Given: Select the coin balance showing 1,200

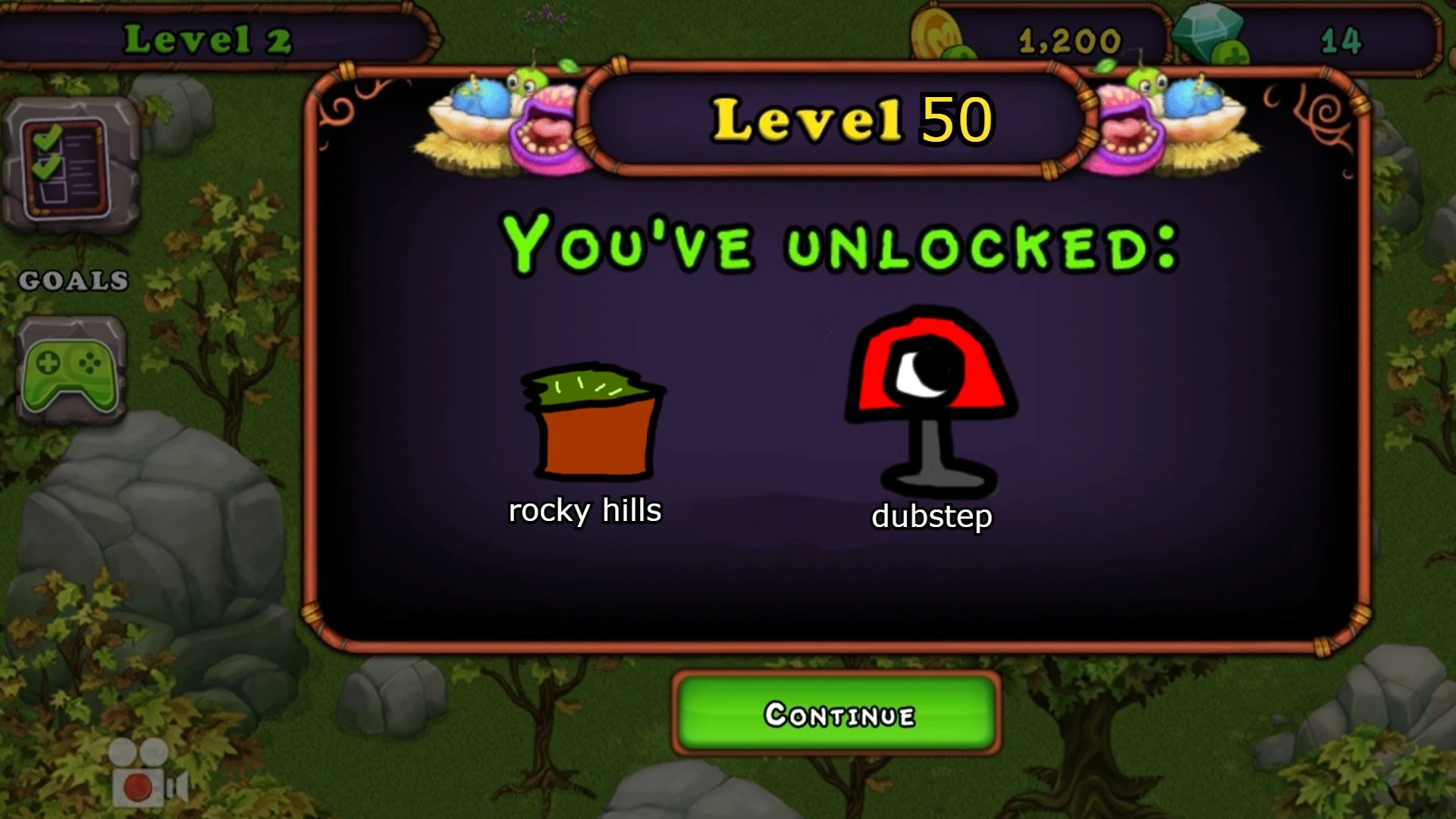Looking at the screenshot, I should [x=1069, y=42].
